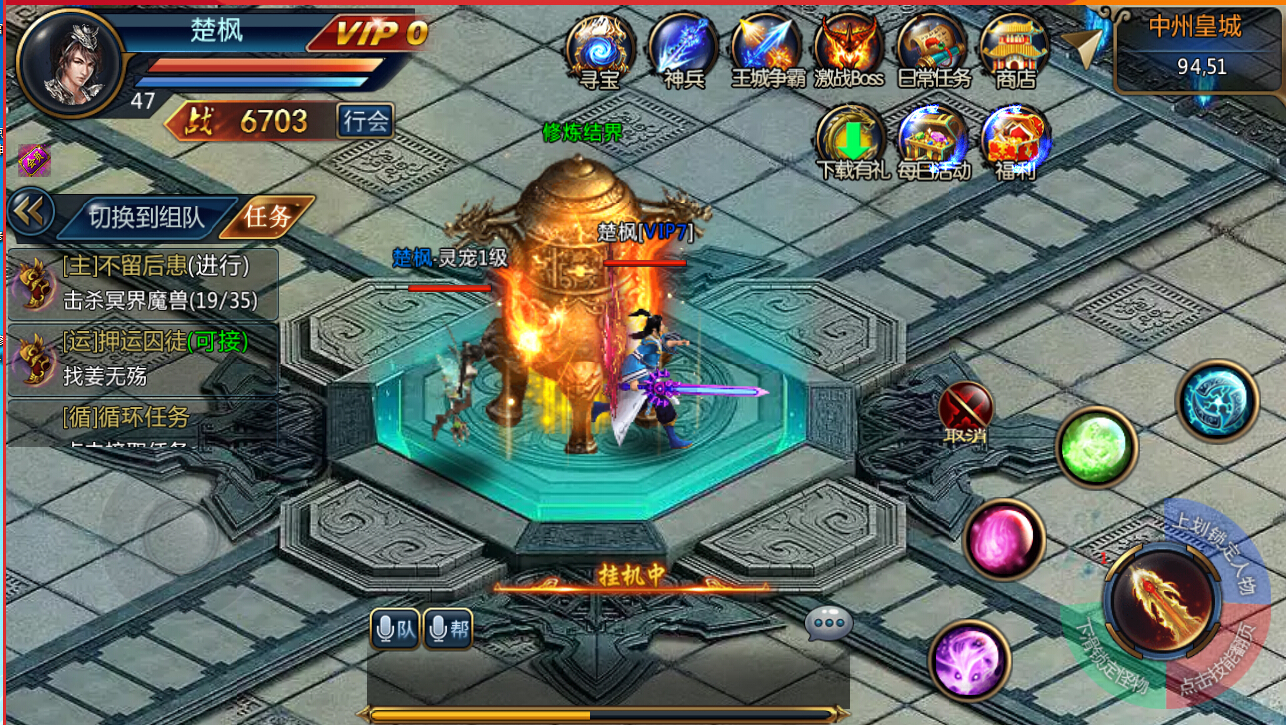Open the chat speech bubble
Viewport: 1286px width, 725px height.
(829, 623)
